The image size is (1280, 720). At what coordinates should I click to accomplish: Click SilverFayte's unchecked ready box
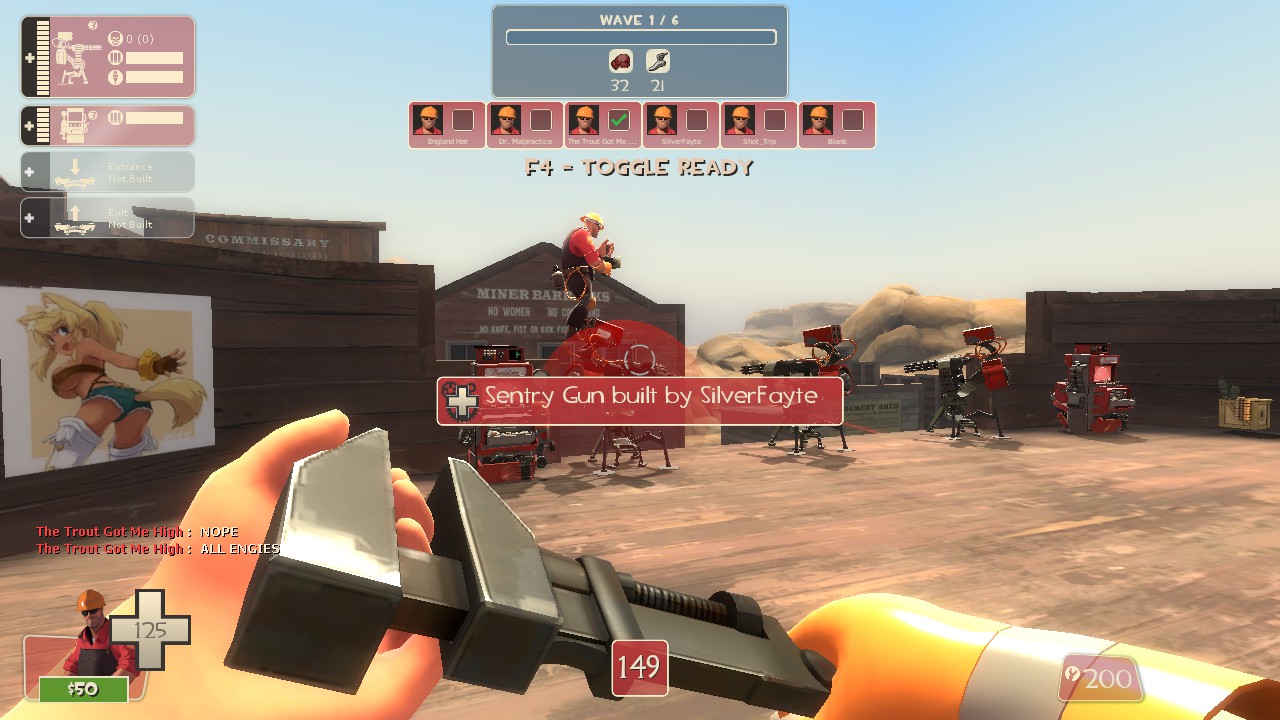(697, 121)
